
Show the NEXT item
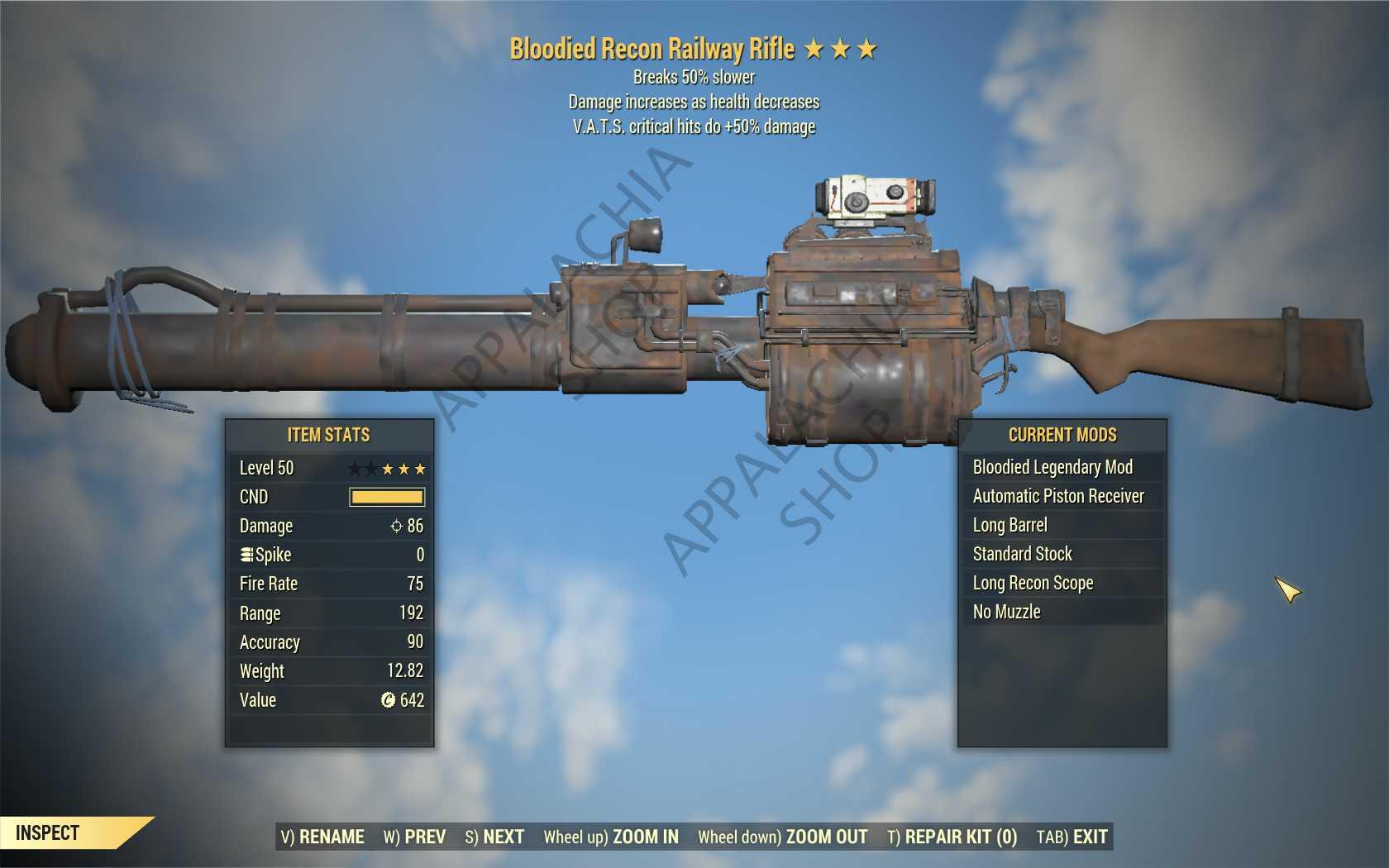point(494,837)
